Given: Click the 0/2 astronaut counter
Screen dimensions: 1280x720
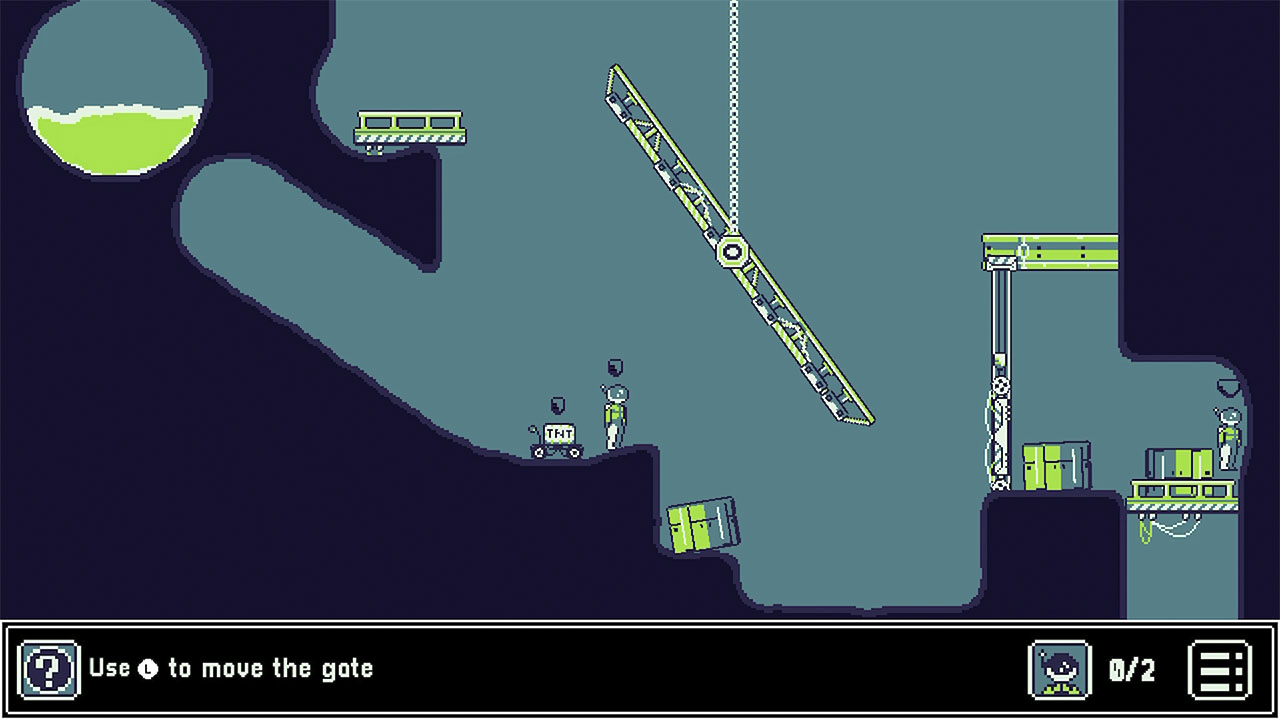Looking at the screenshot, I should click(1130, 668).
